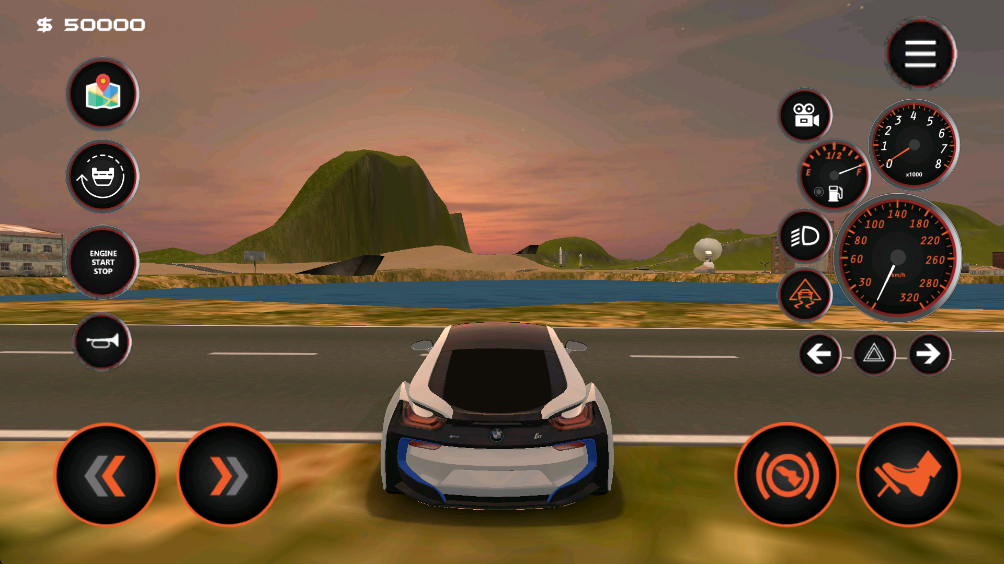Turn on the hazard lights triangle
The width and height of the screenshot is (1004, 564).
pos(874,354)
